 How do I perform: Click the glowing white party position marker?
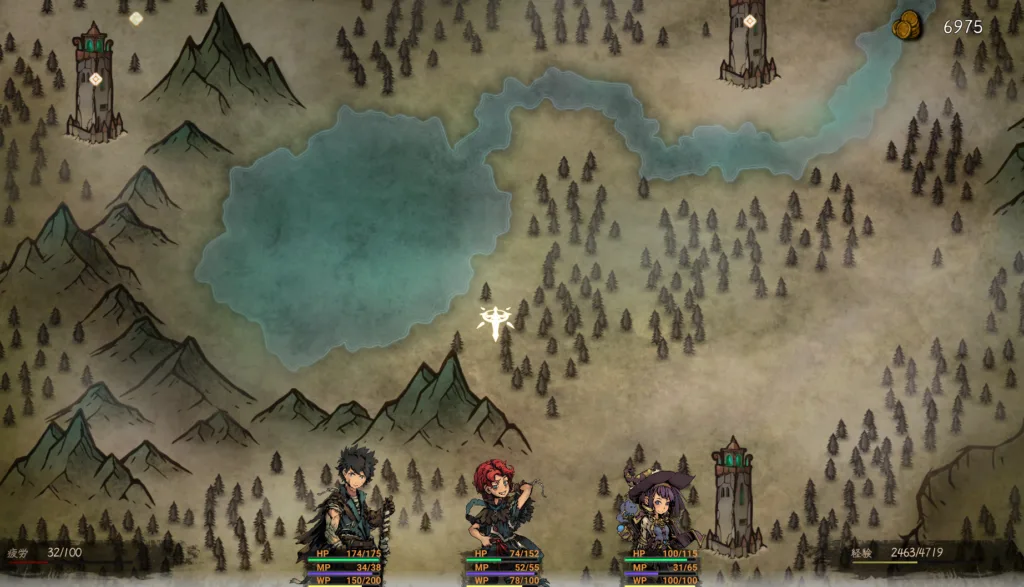(495, 322)
